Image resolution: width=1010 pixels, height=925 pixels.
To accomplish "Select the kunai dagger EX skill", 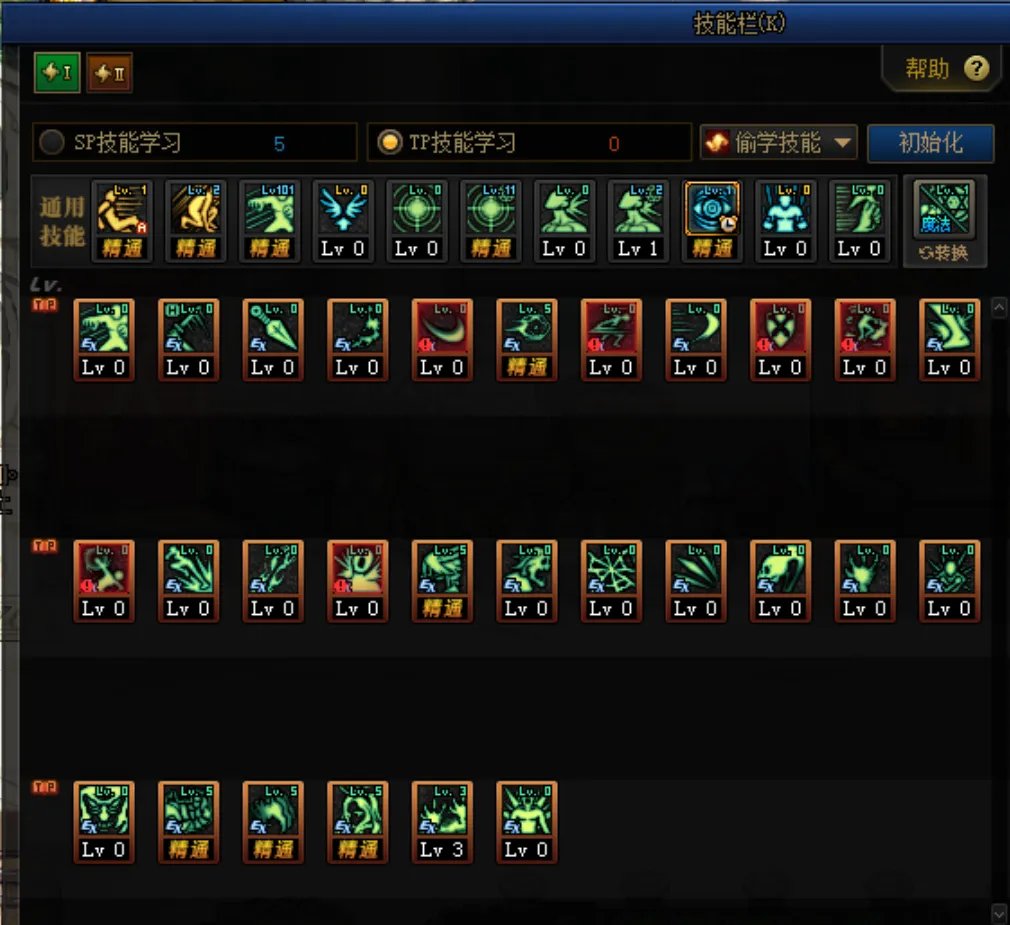I will coord(273,328).
